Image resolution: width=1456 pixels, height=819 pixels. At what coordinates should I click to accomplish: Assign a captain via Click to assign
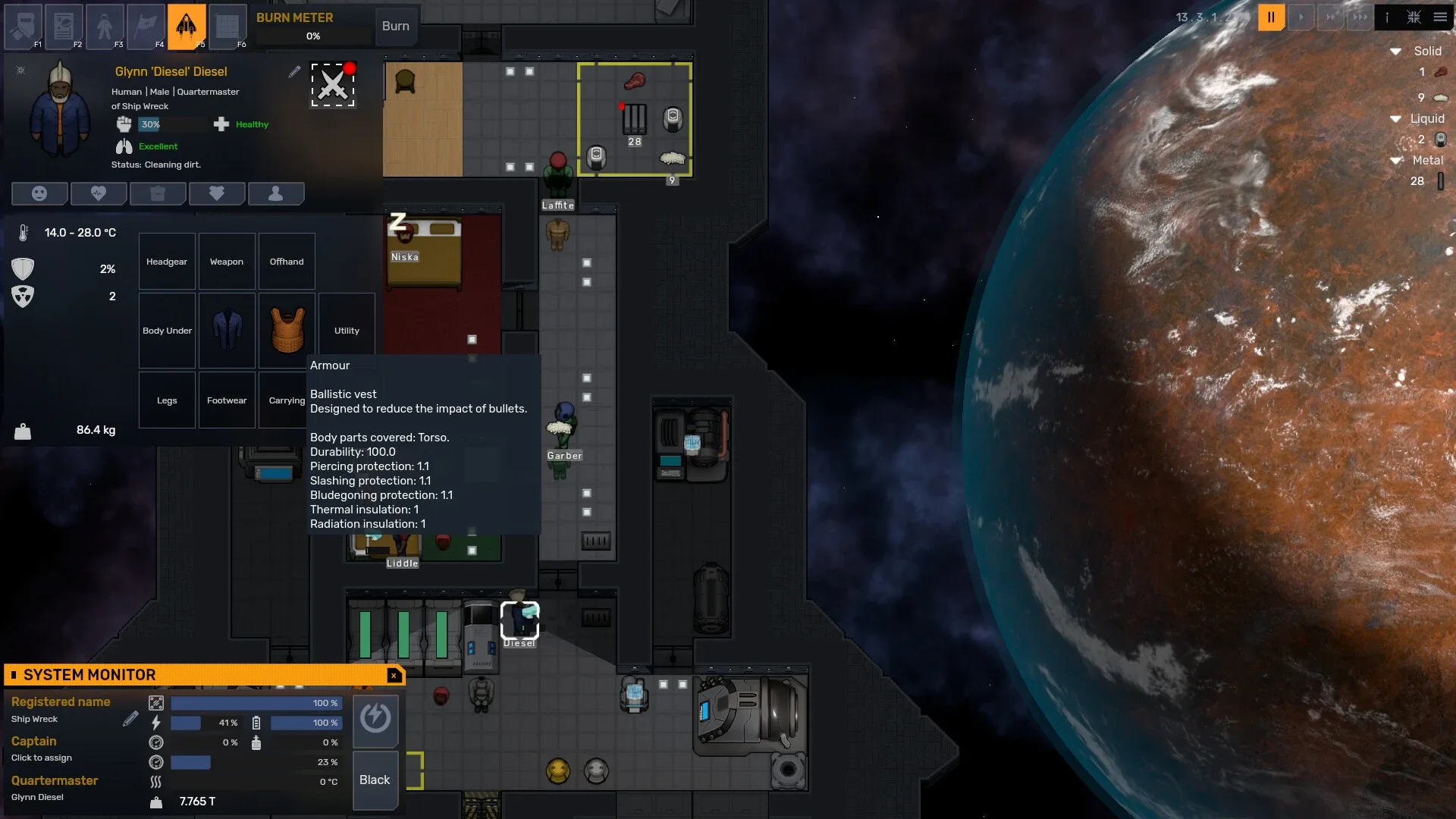point(42,758)
